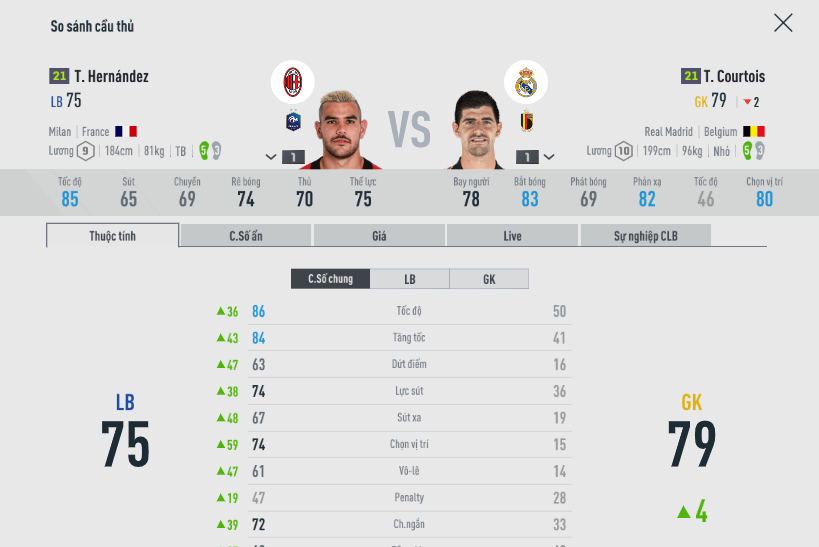The height and width of the screenshot is (547, 819).
Task: Close the player comparison window
Action: (x=783, y=23)
